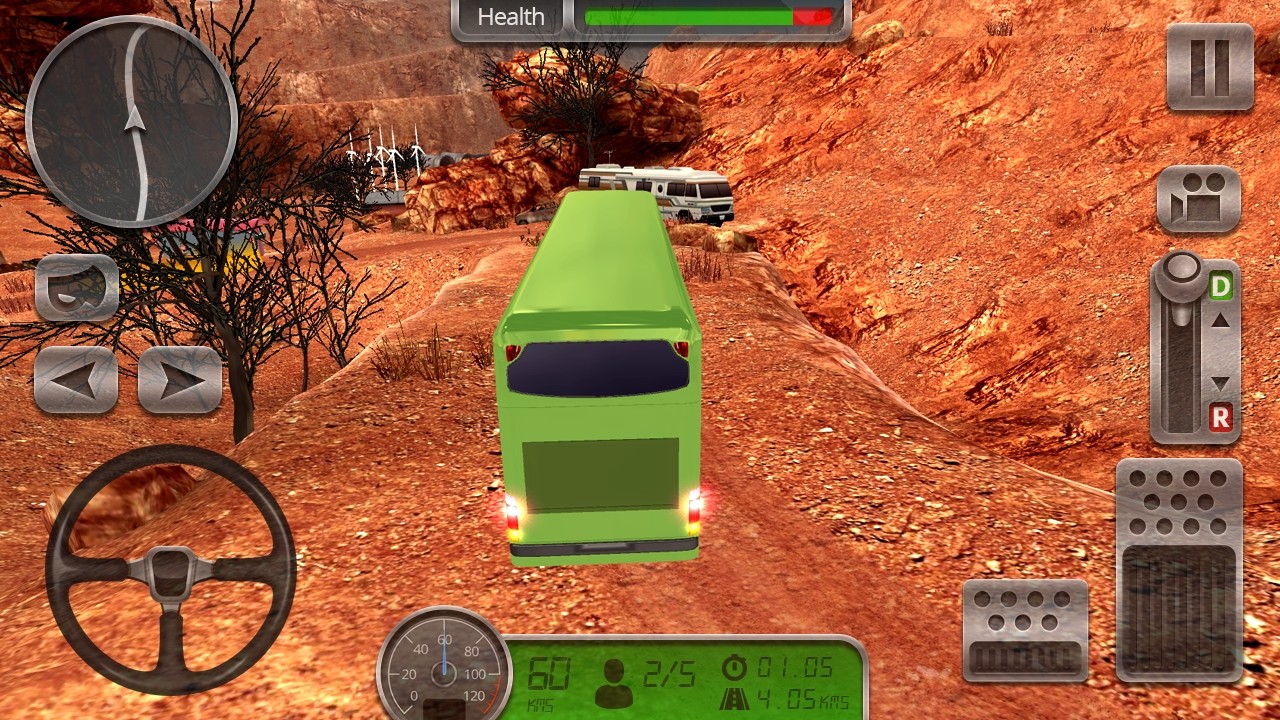Pause the game with the pause button
Screen dimensions: 1280x720
pyautogui.click(x=1210, y=67)
